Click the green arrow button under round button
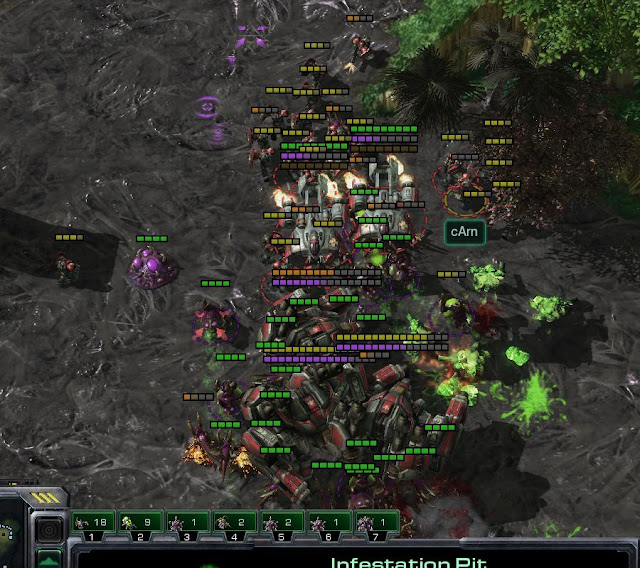This screenshot has height=568, width=640. pyautogui.click(x=49, y=558)
